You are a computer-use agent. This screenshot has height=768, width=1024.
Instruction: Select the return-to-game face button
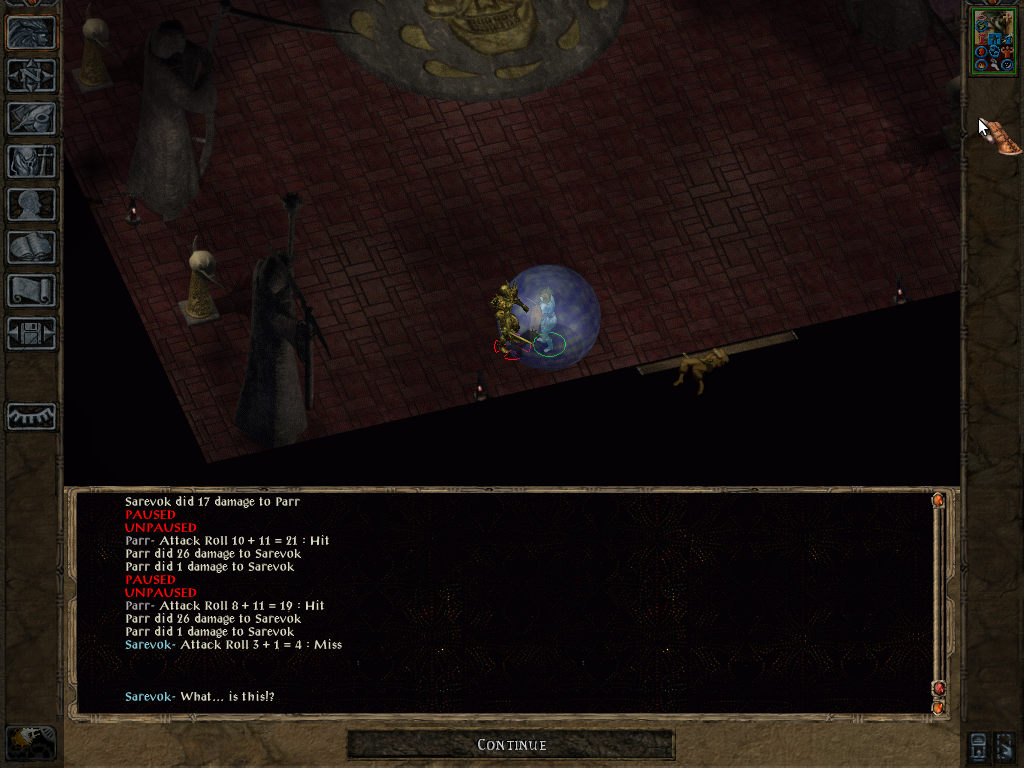(31, 33)
